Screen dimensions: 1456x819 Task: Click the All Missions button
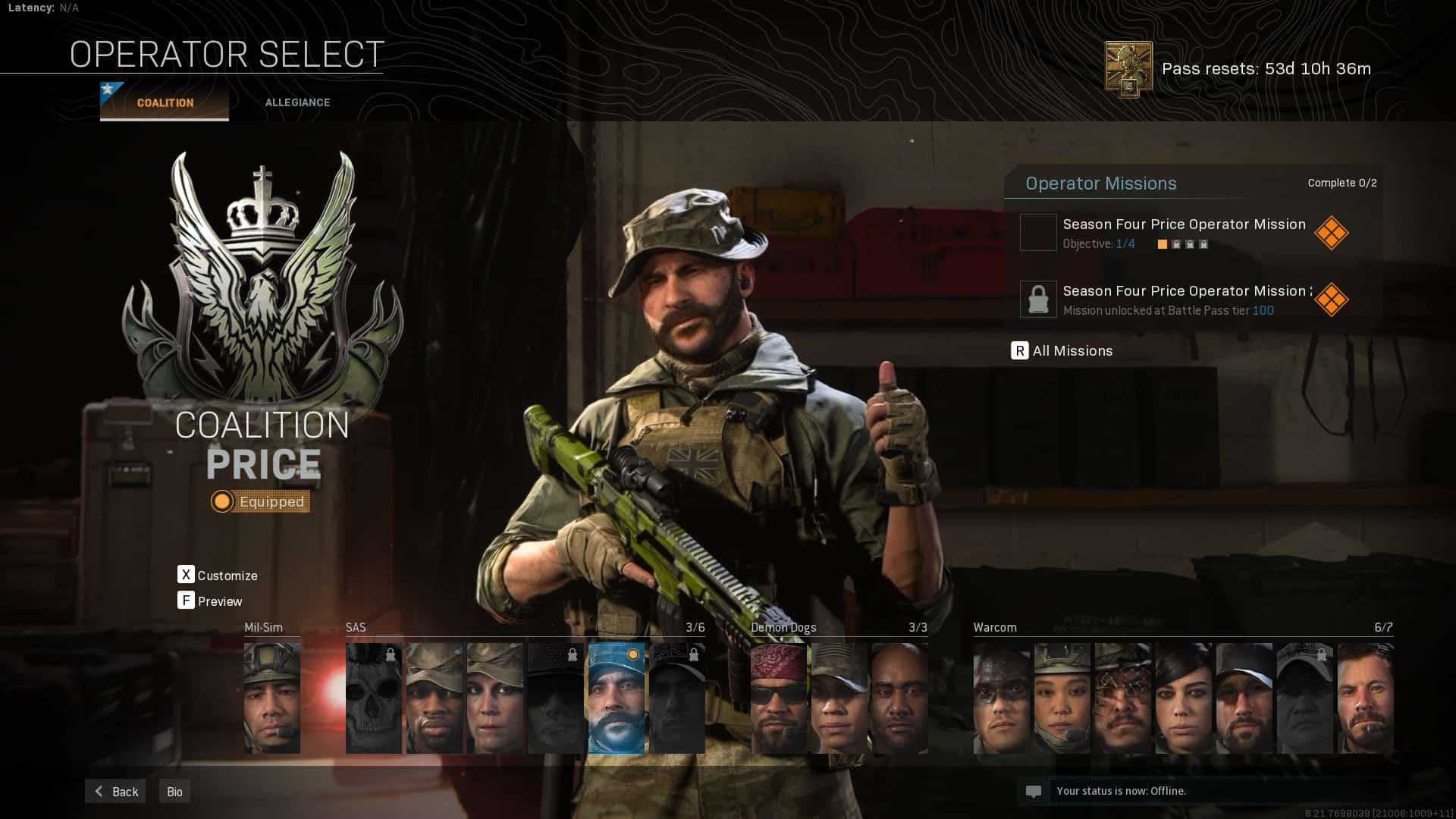click(1064, 351)
